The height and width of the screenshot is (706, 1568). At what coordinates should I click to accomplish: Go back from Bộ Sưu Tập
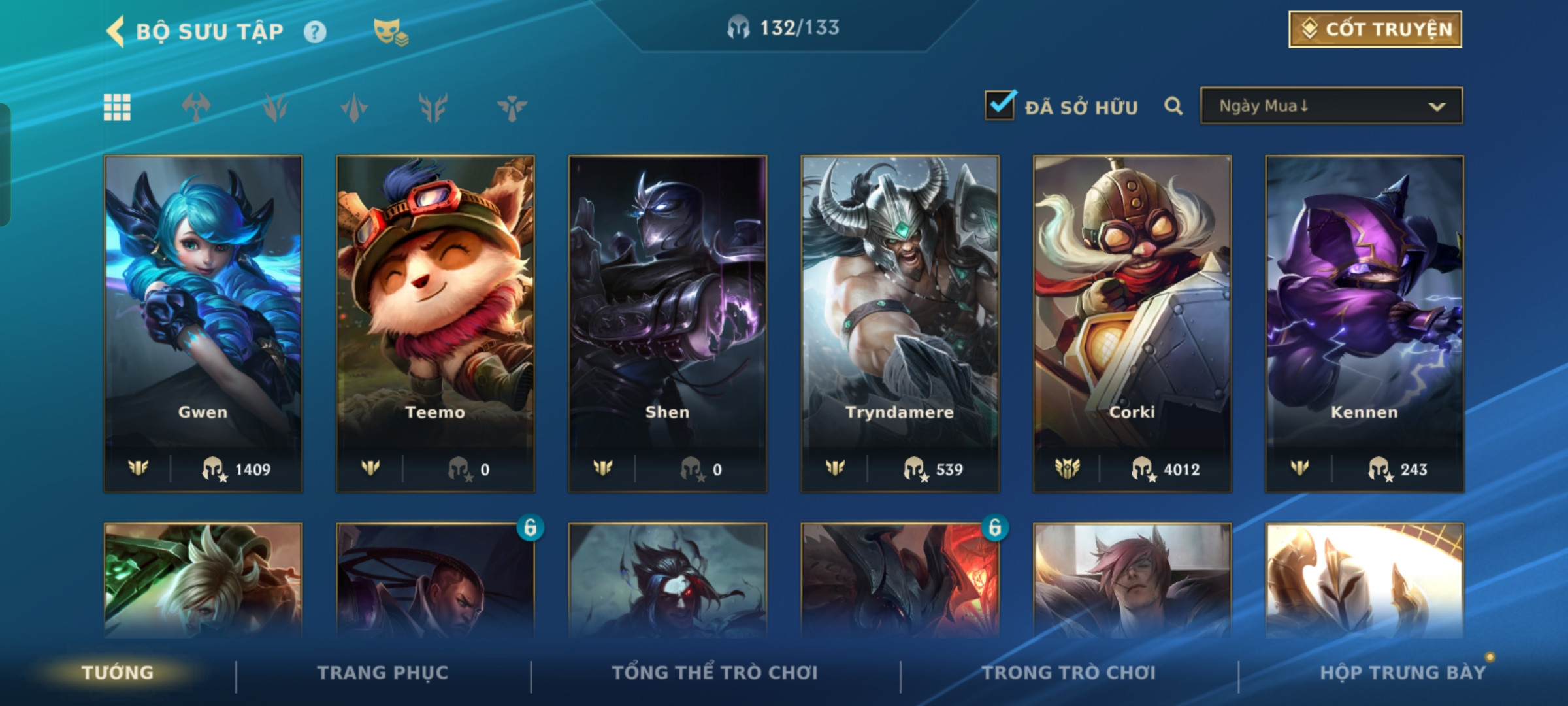pyautogui.click(x=116, y=31)
